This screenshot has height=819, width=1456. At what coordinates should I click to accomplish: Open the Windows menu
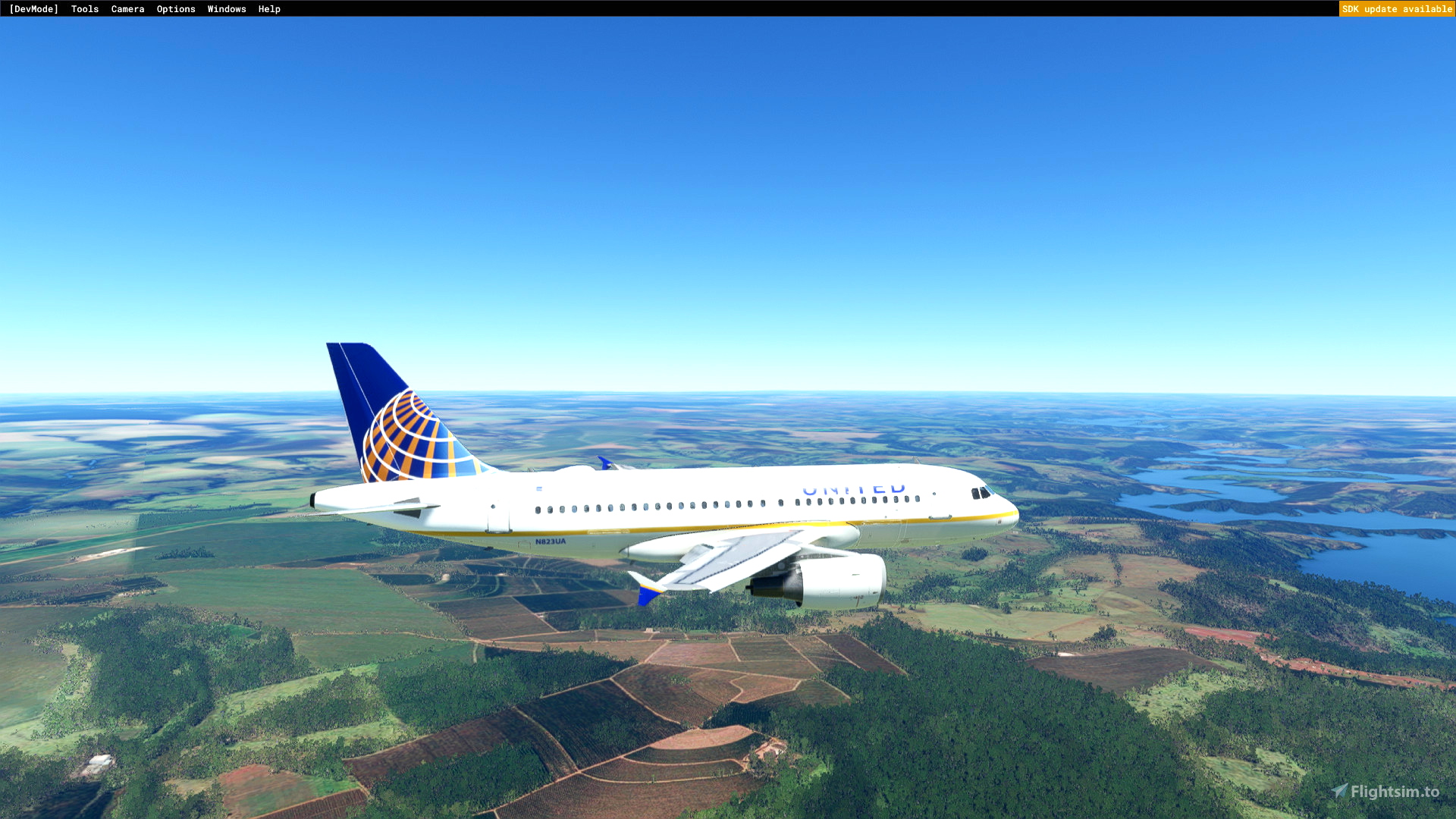(227, 8)
